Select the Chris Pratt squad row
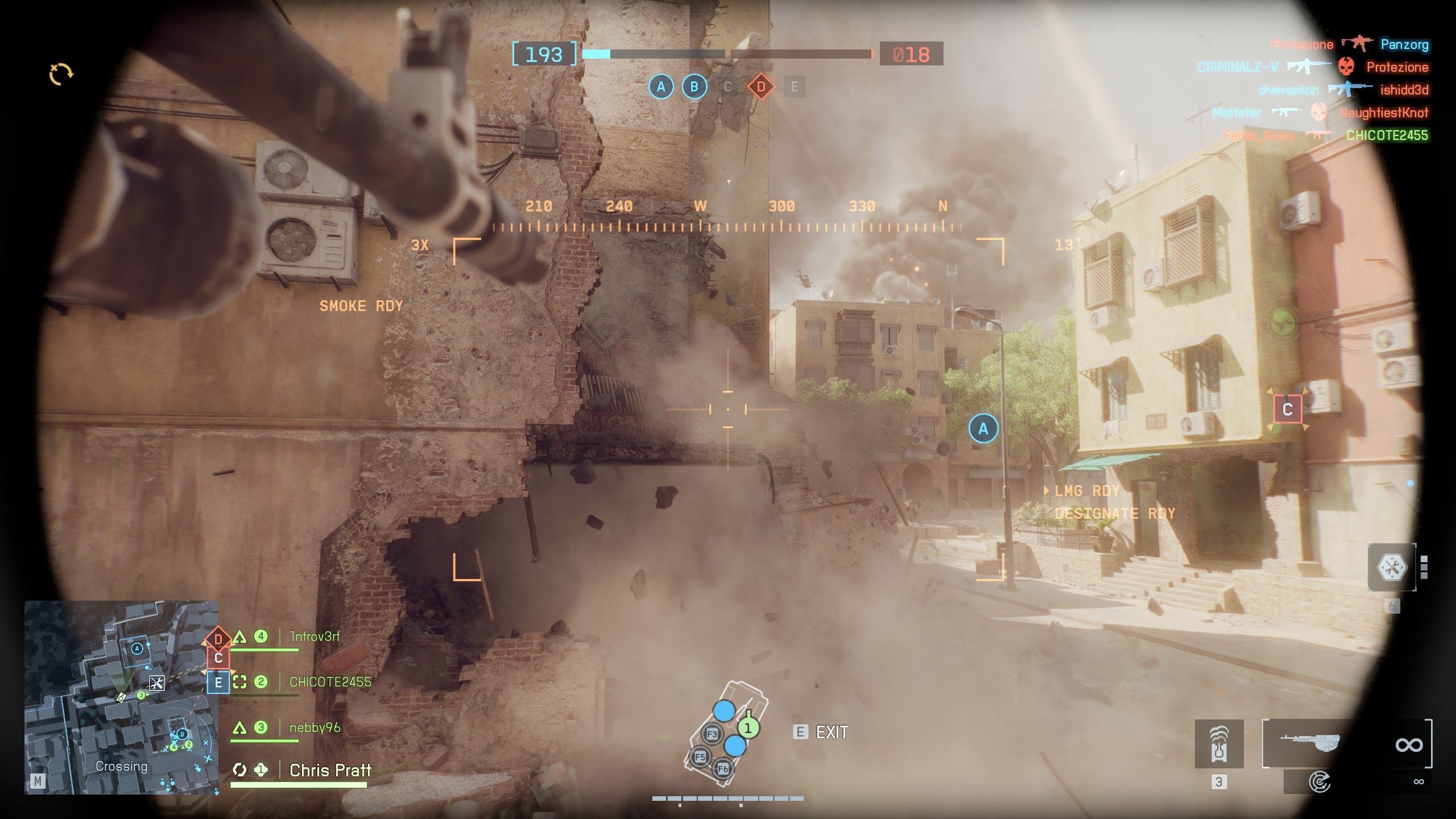The width and height of the screenshot is (1456, 819). pos(330,770)
